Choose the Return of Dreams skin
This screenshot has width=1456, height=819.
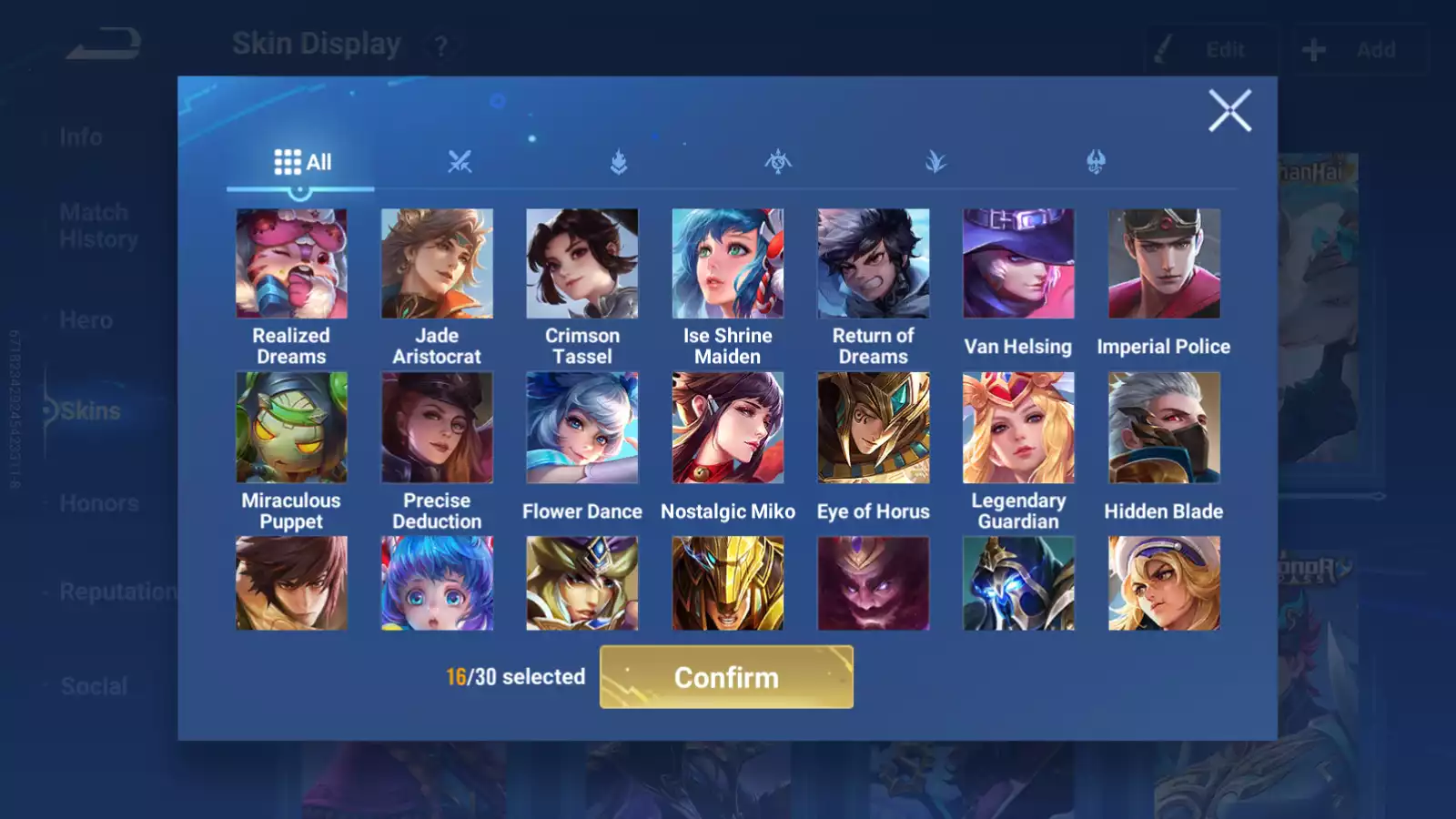coord(874,264)
